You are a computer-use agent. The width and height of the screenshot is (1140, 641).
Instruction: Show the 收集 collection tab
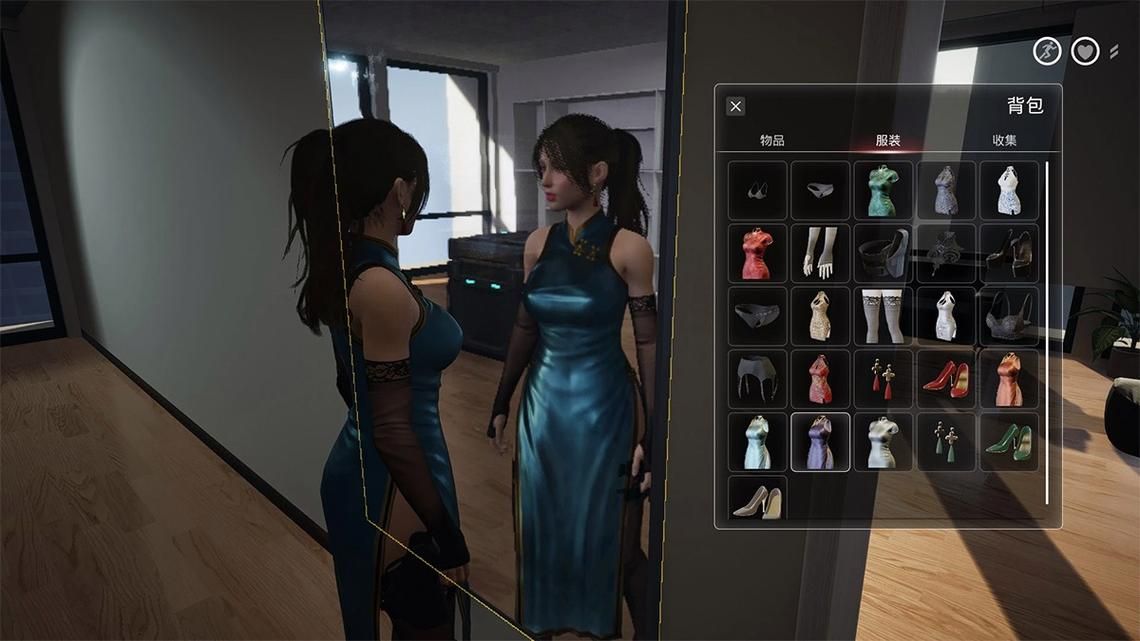click(1004, 141)
